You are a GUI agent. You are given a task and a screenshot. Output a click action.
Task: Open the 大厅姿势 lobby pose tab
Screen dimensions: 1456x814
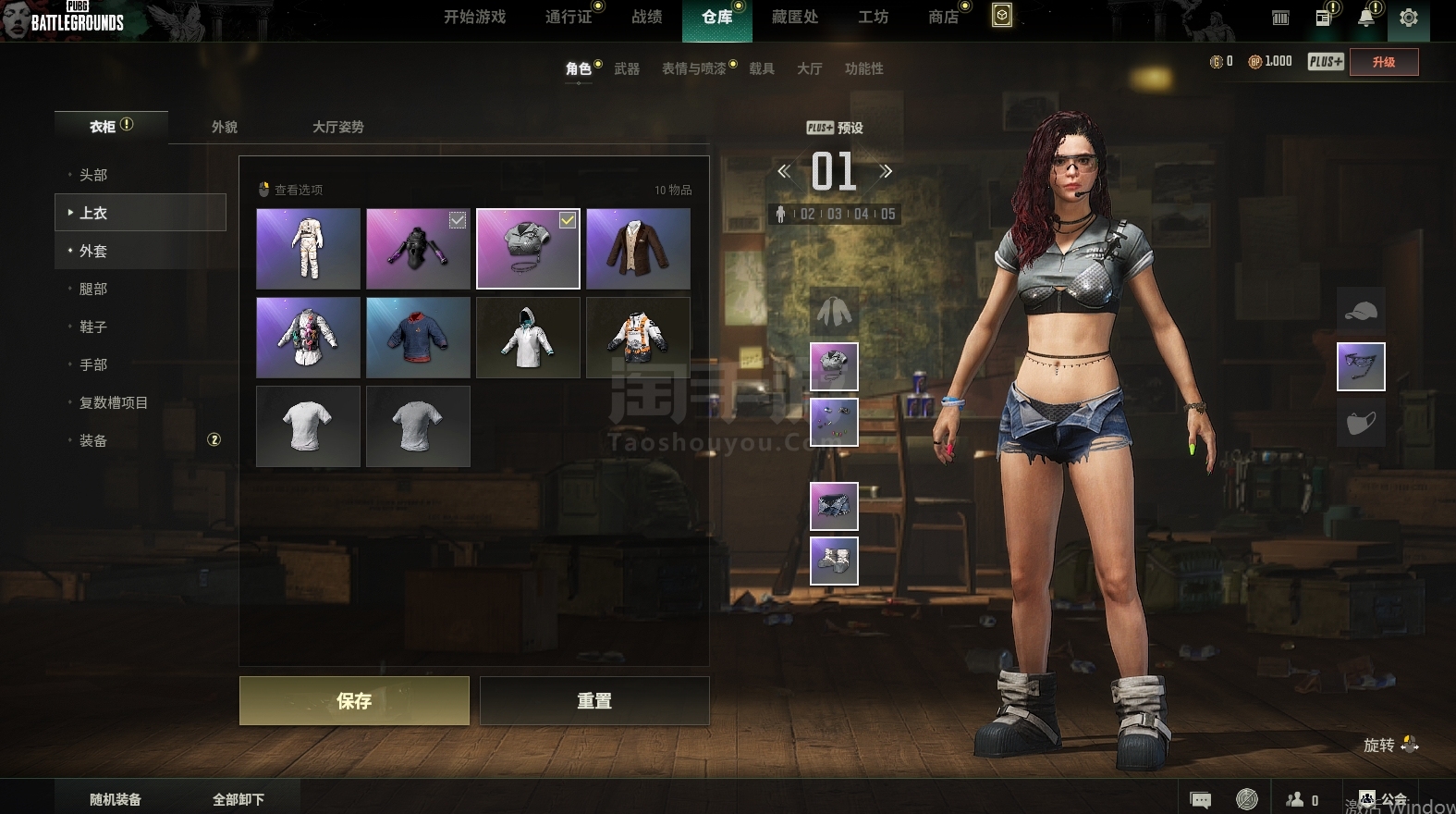pyautogui.click(x=337, y=127)
